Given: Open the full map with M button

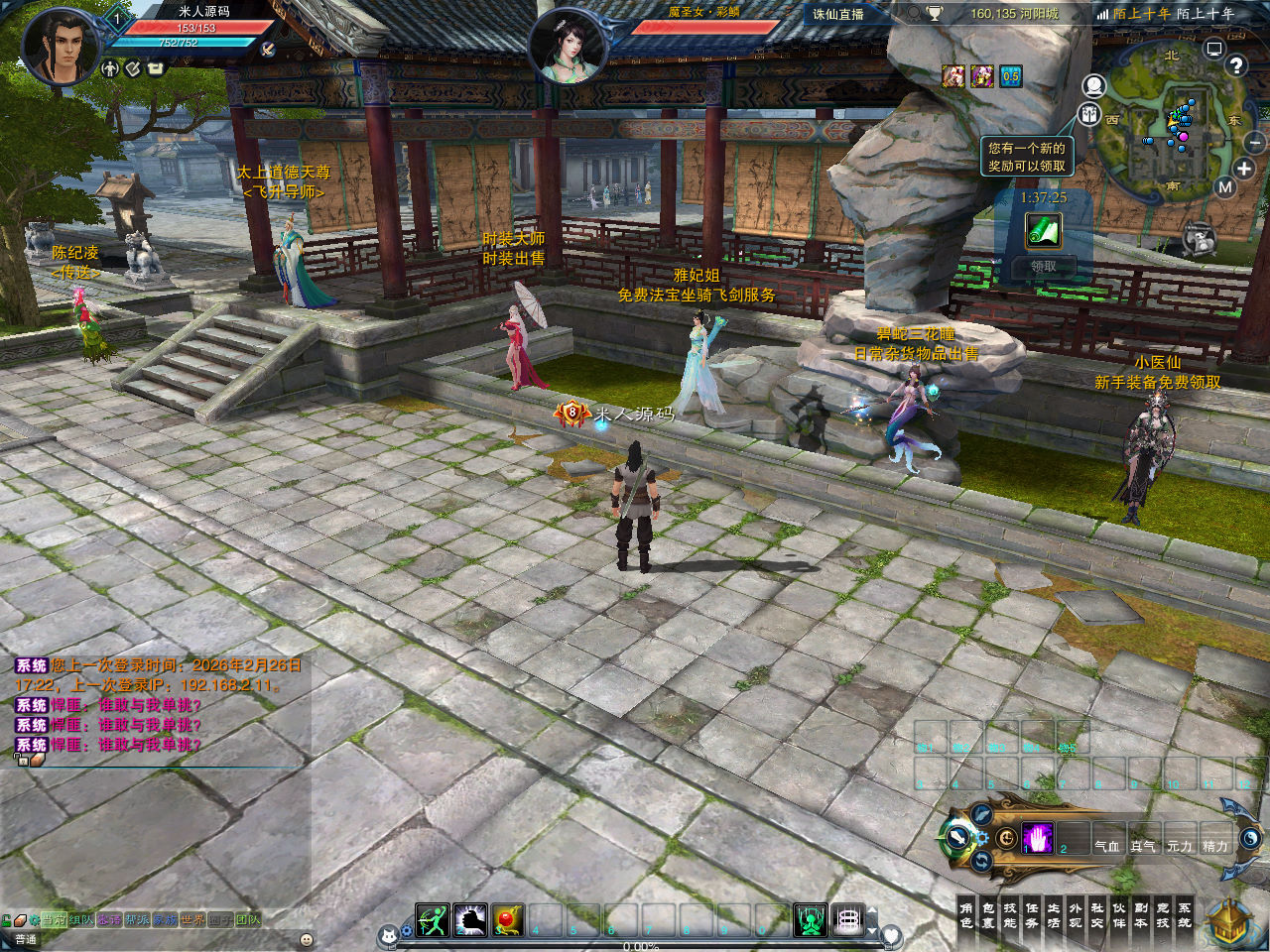Looking at the screenshot, I should pos(1225,187).
